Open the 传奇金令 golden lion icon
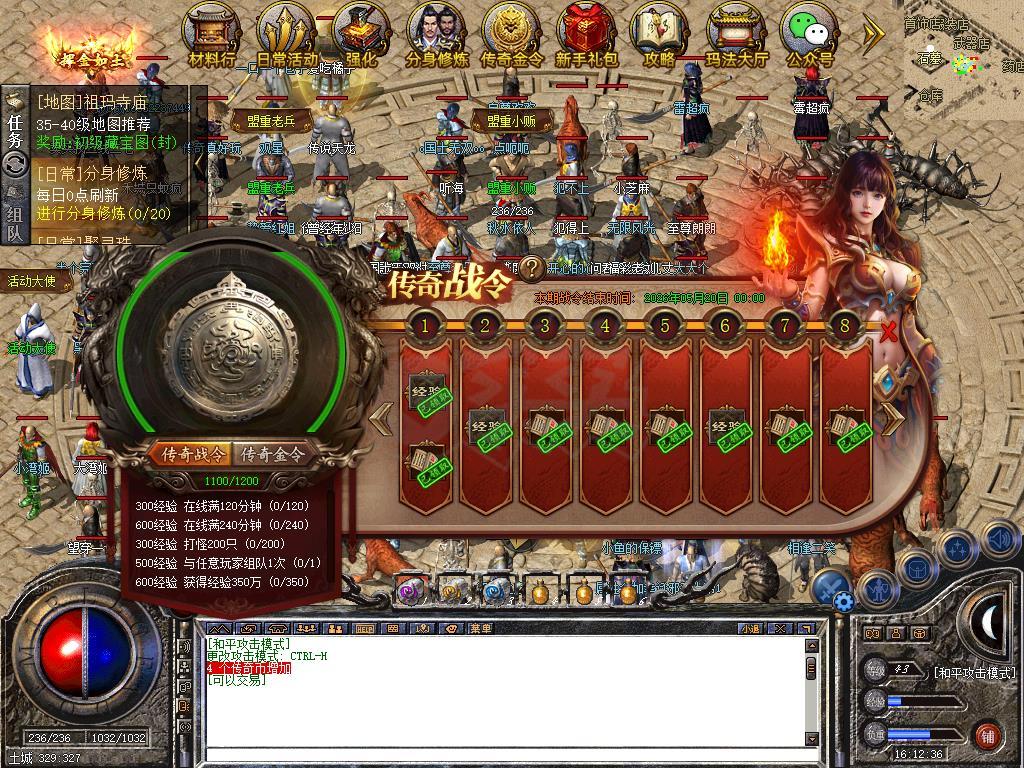This screenshot has width=1024, height=768. pos(511,36)
